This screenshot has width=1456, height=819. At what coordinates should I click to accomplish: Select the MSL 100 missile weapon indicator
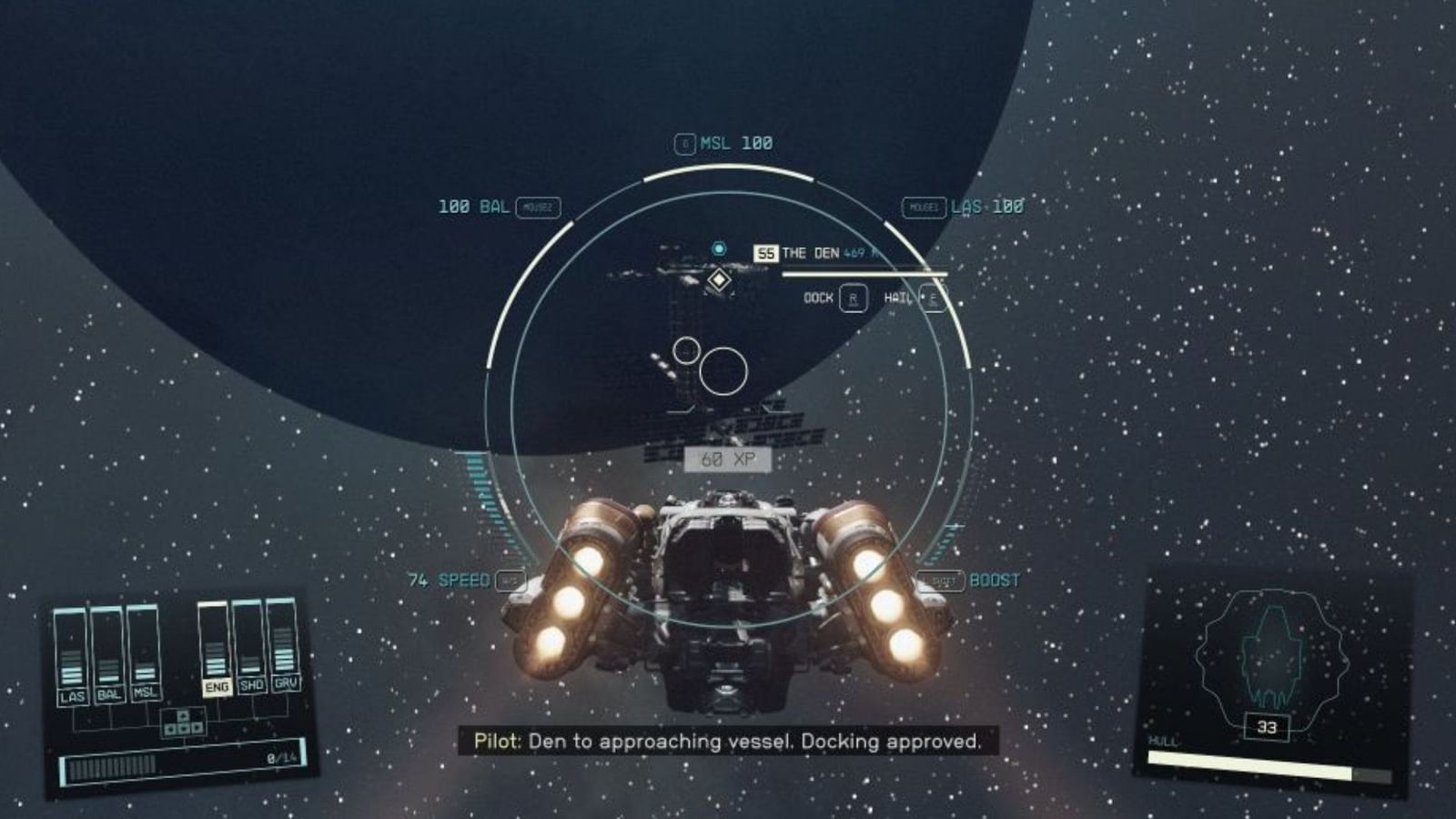pyautogui.click(x=723, y=142)
